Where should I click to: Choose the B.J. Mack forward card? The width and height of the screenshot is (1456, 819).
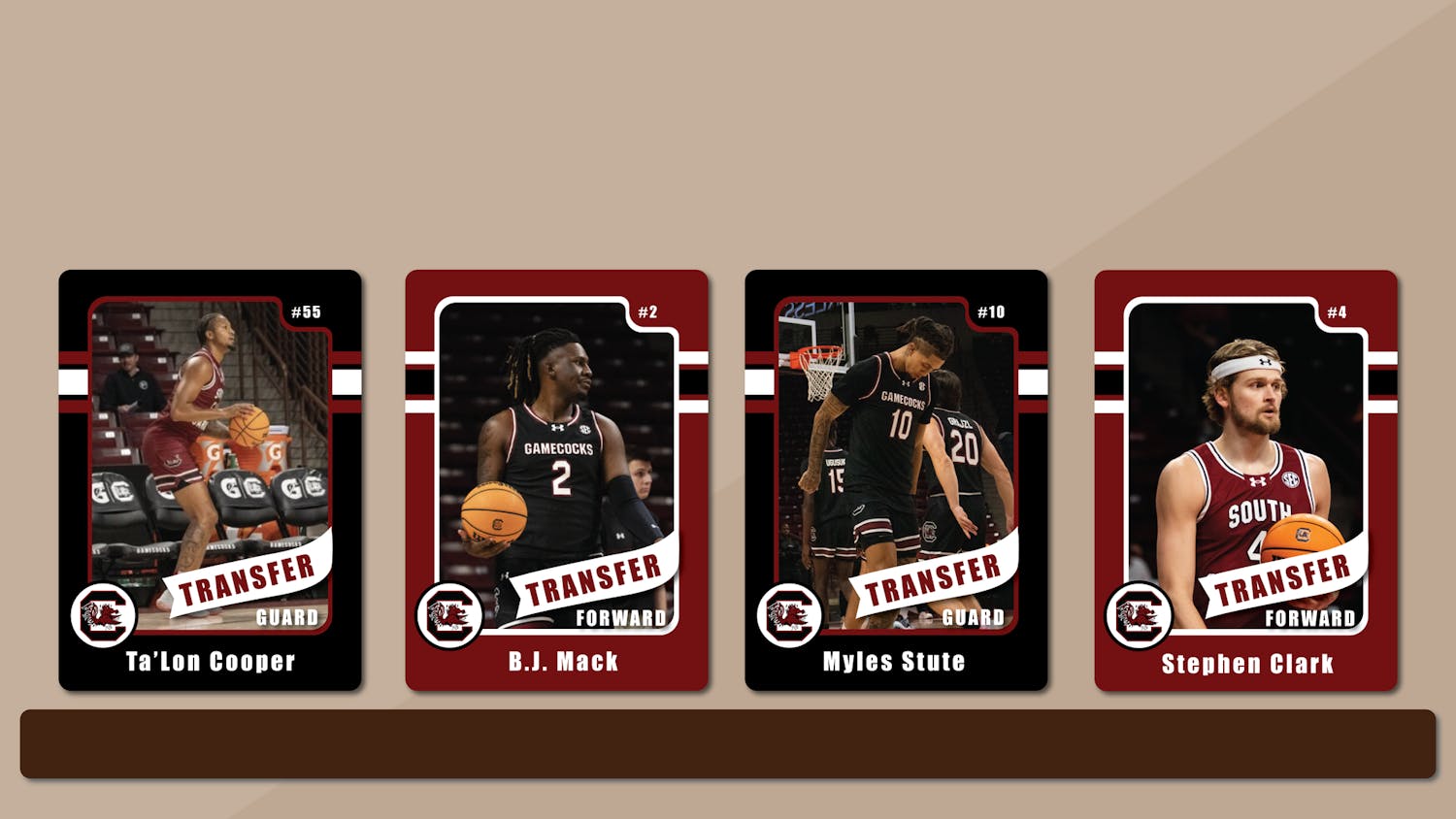[556, 480]
